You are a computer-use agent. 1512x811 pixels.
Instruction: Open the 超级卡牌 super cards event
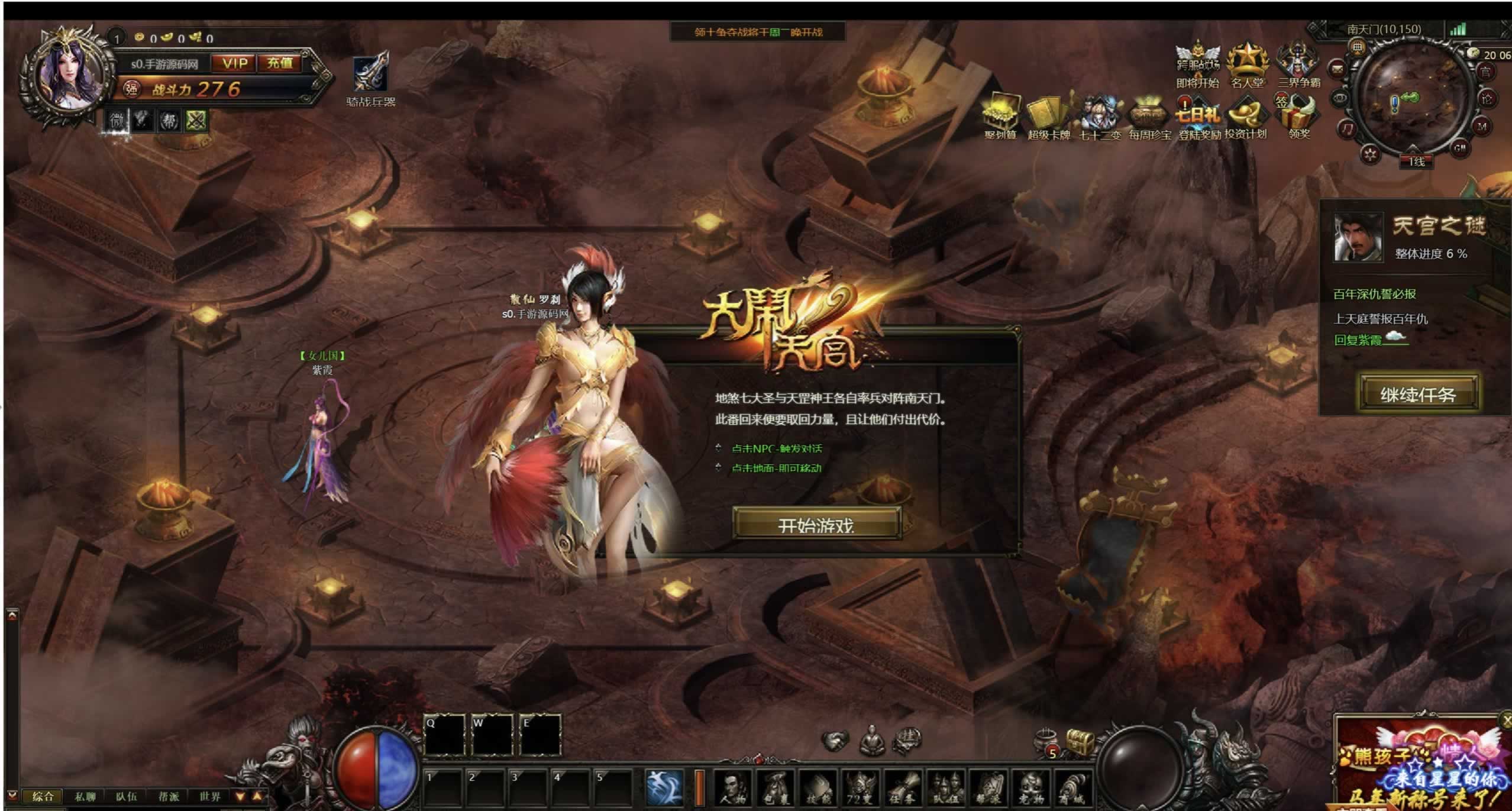coord(1048,114)
